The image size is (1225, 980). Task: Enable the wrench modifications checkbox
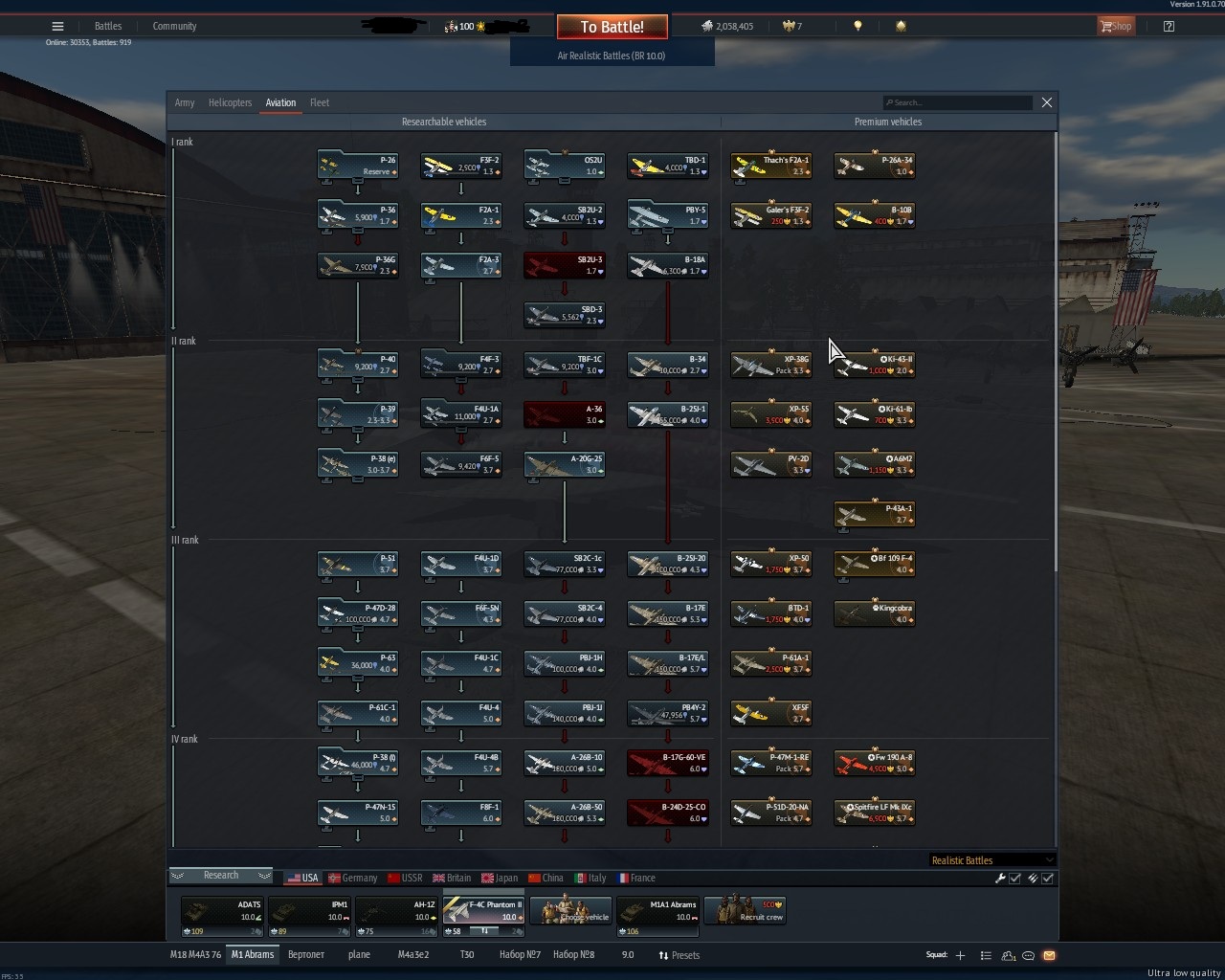click(x=1014, y=878)
